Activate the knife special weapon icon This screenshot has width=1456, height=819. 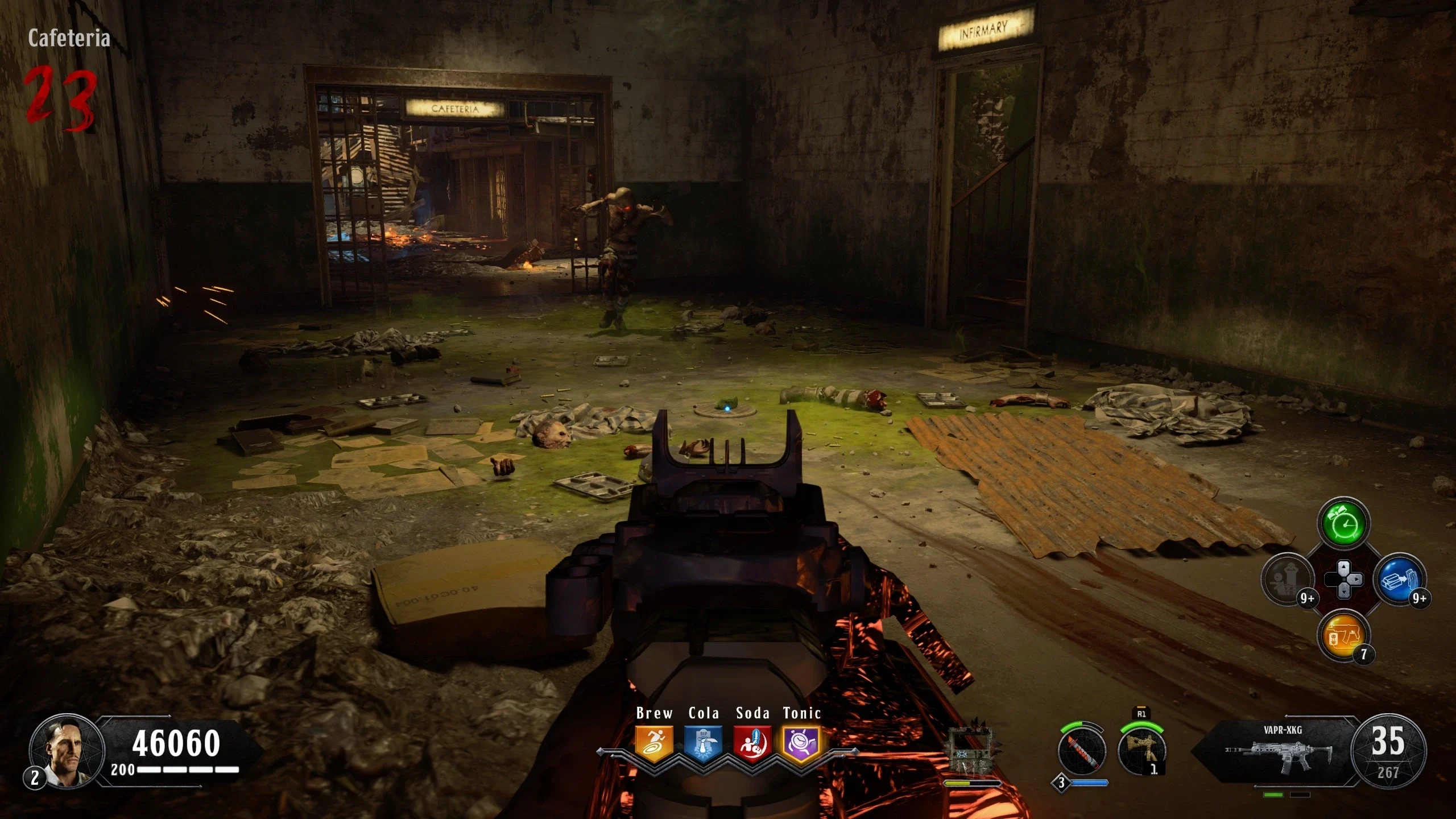[1082, 752]
